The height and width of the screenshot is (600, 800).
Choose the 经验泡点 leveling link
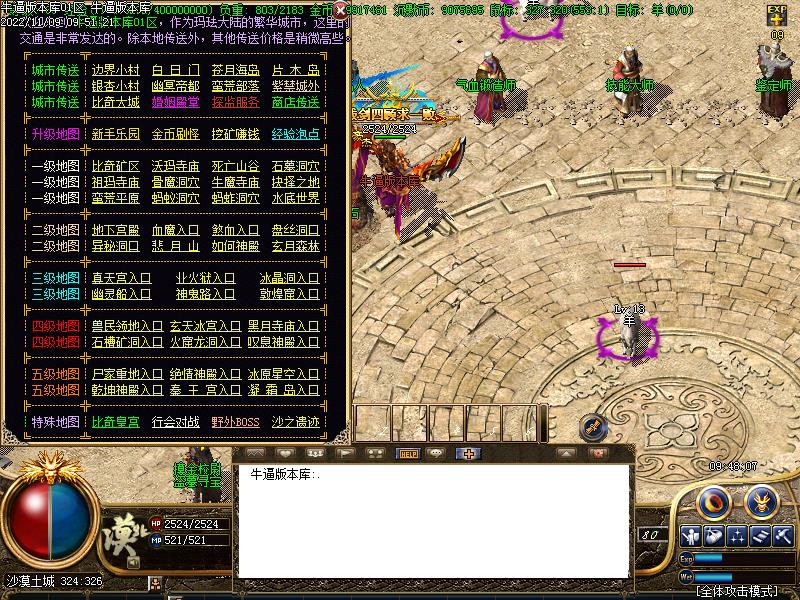click(295, 134)
